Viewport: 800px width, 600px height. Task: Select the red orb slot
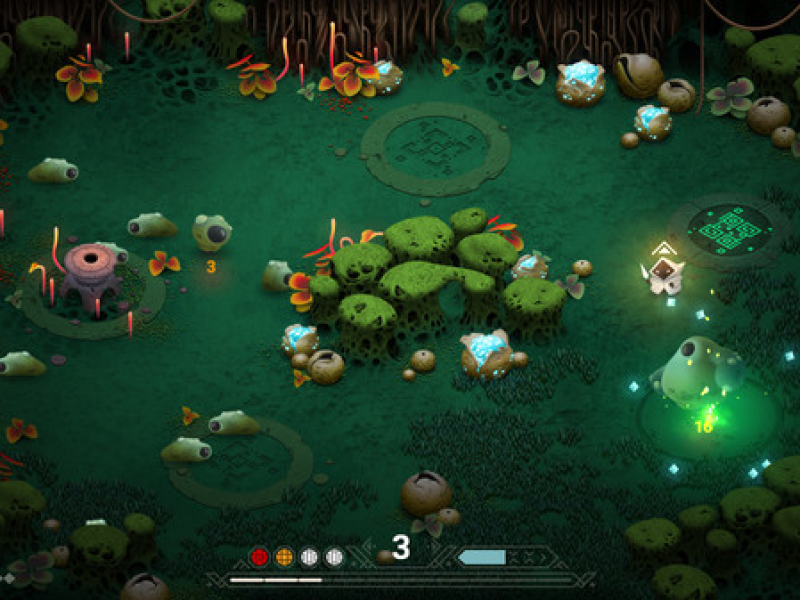pyautogui.click(x=260, y=557)
